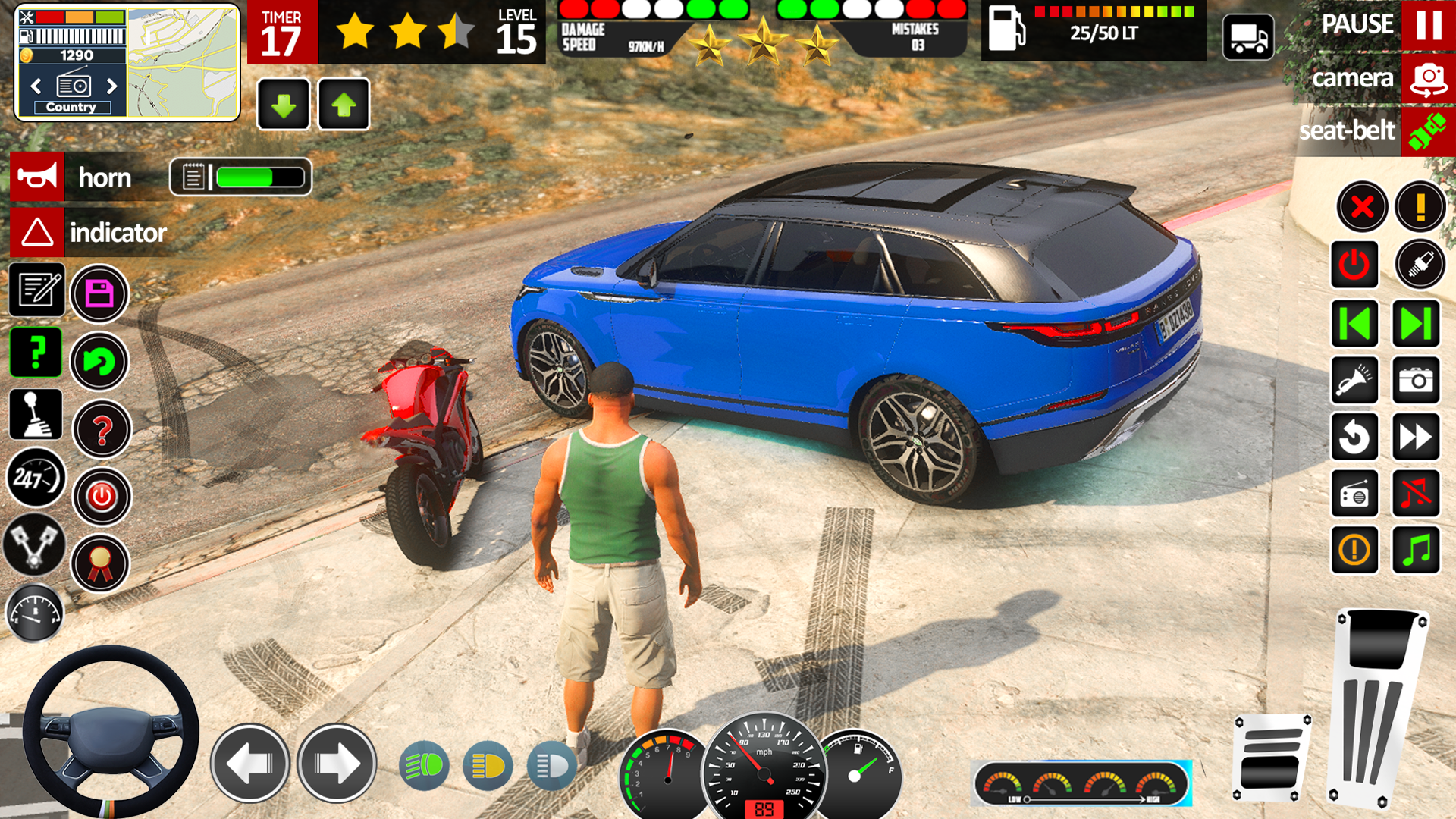Open the minimap in the corner
This screenshot has height=819, width=1456.
click(183, 64)
